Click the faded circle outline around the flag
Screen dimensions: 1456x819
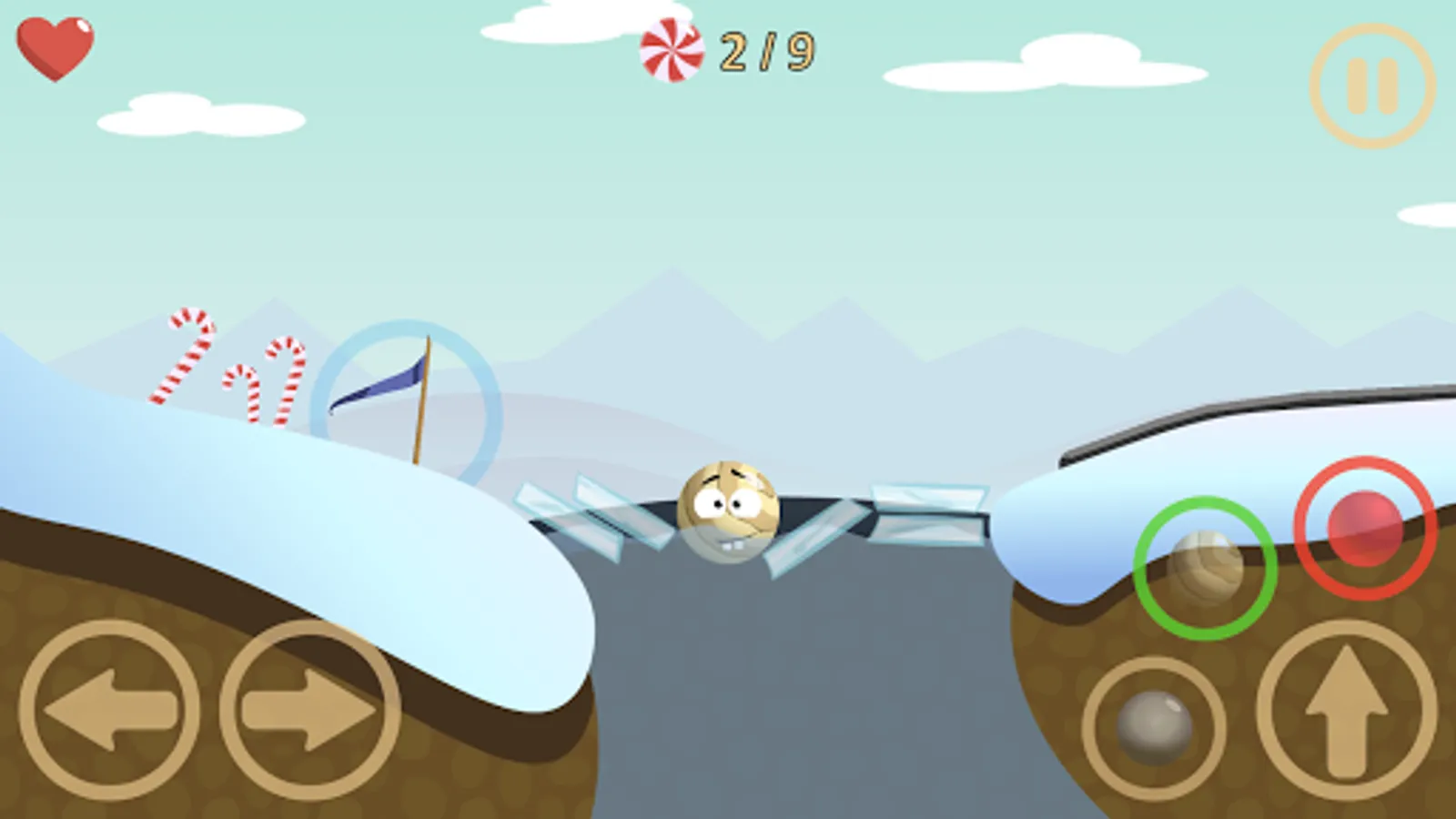point(405,400)
